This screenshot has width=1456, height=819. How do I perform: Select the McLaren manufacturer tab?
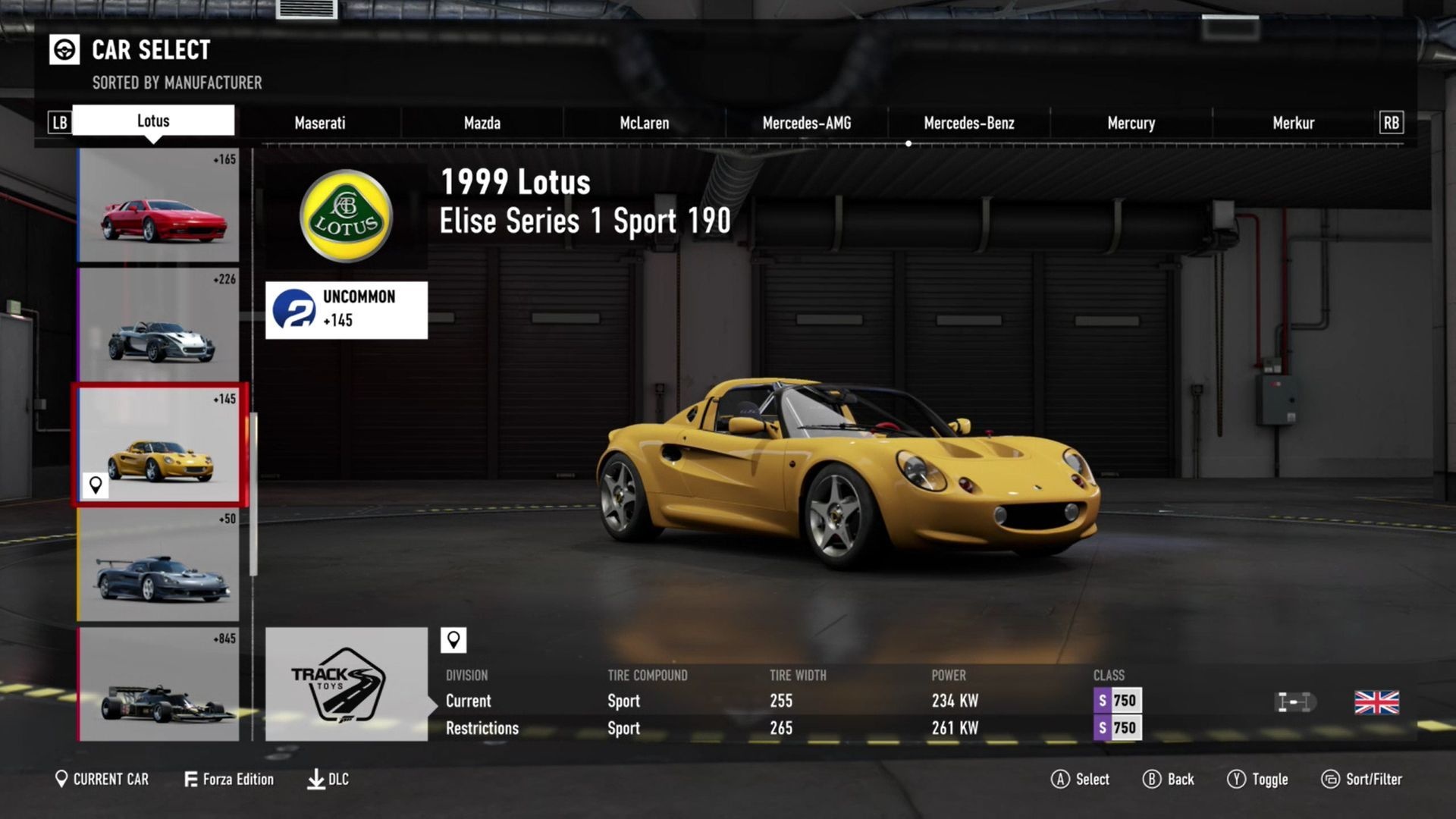tap(644, 123)
